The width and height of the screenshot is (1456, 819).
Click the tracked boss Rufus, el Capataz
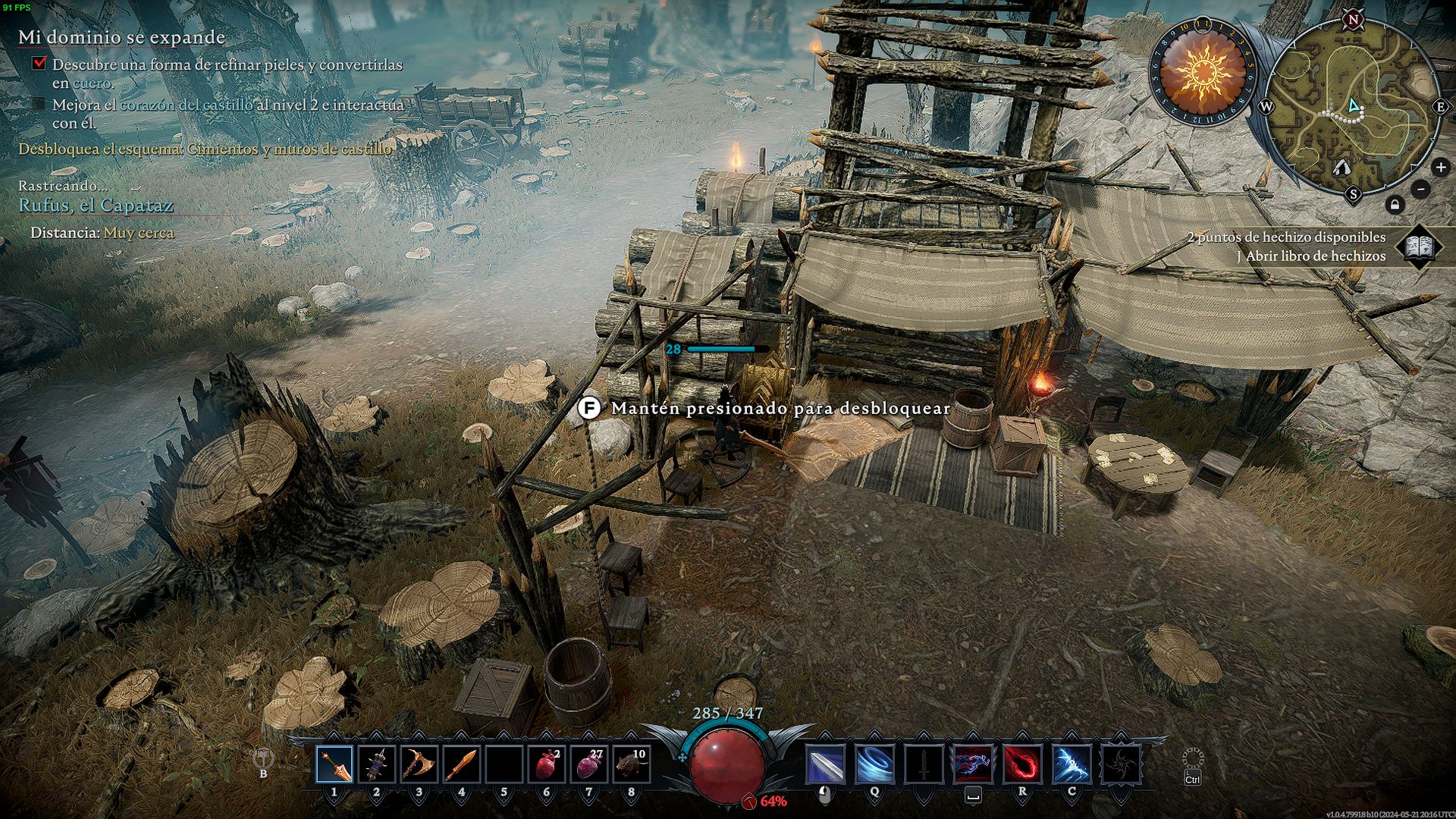click(x=96, y=206)
